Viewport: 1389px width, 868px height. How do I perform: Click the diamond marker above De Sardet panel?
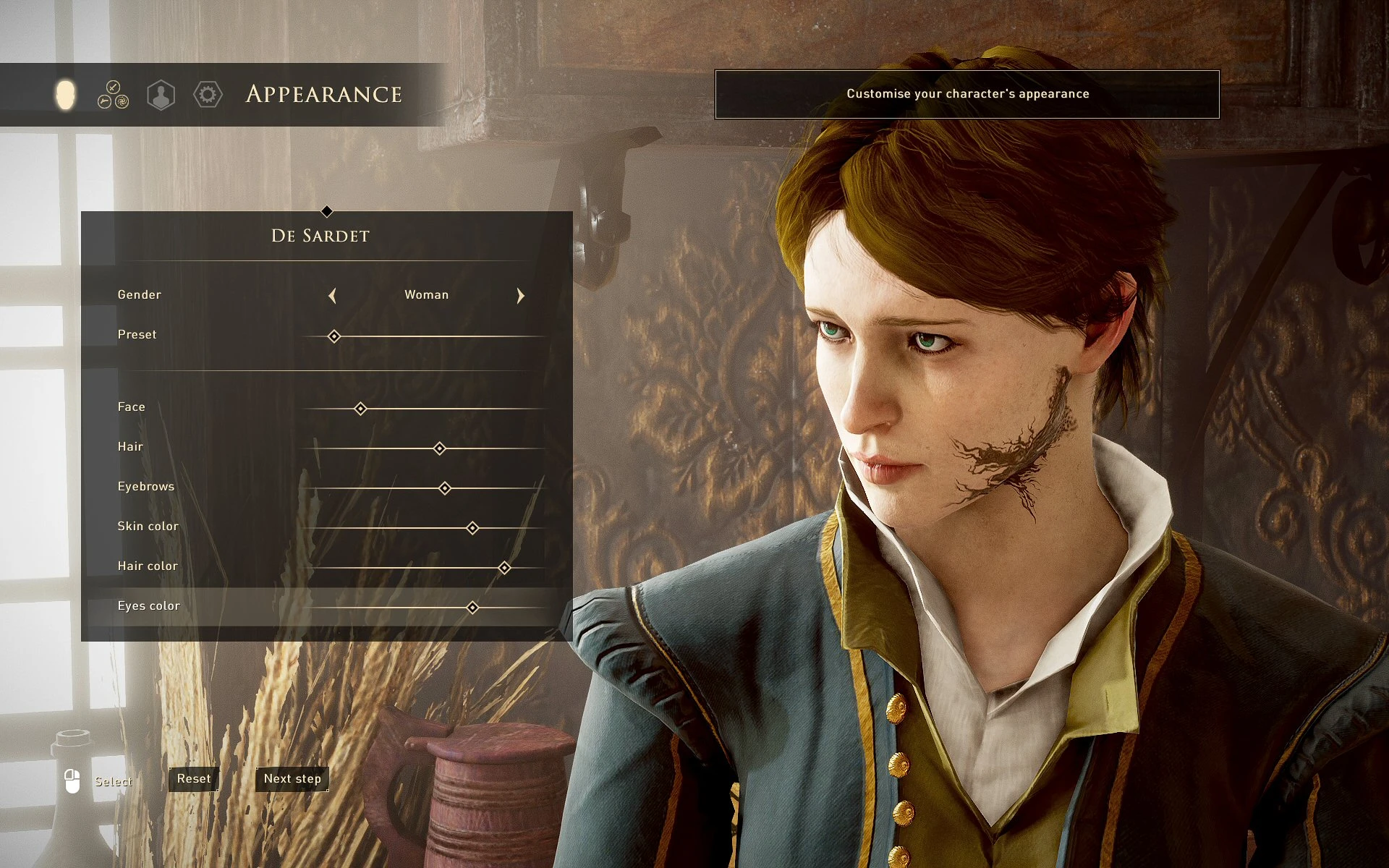coord(327,211)
